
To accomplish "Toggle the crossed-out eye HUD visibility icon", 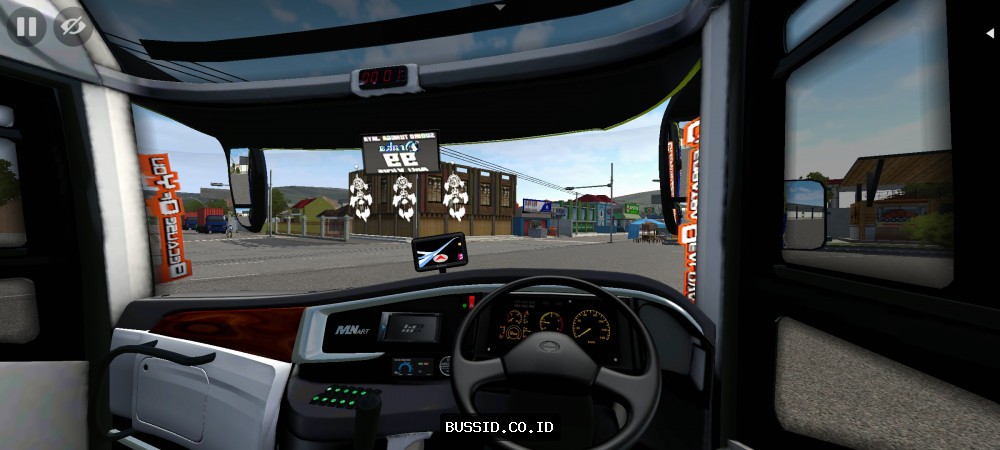I will (72, 26).
